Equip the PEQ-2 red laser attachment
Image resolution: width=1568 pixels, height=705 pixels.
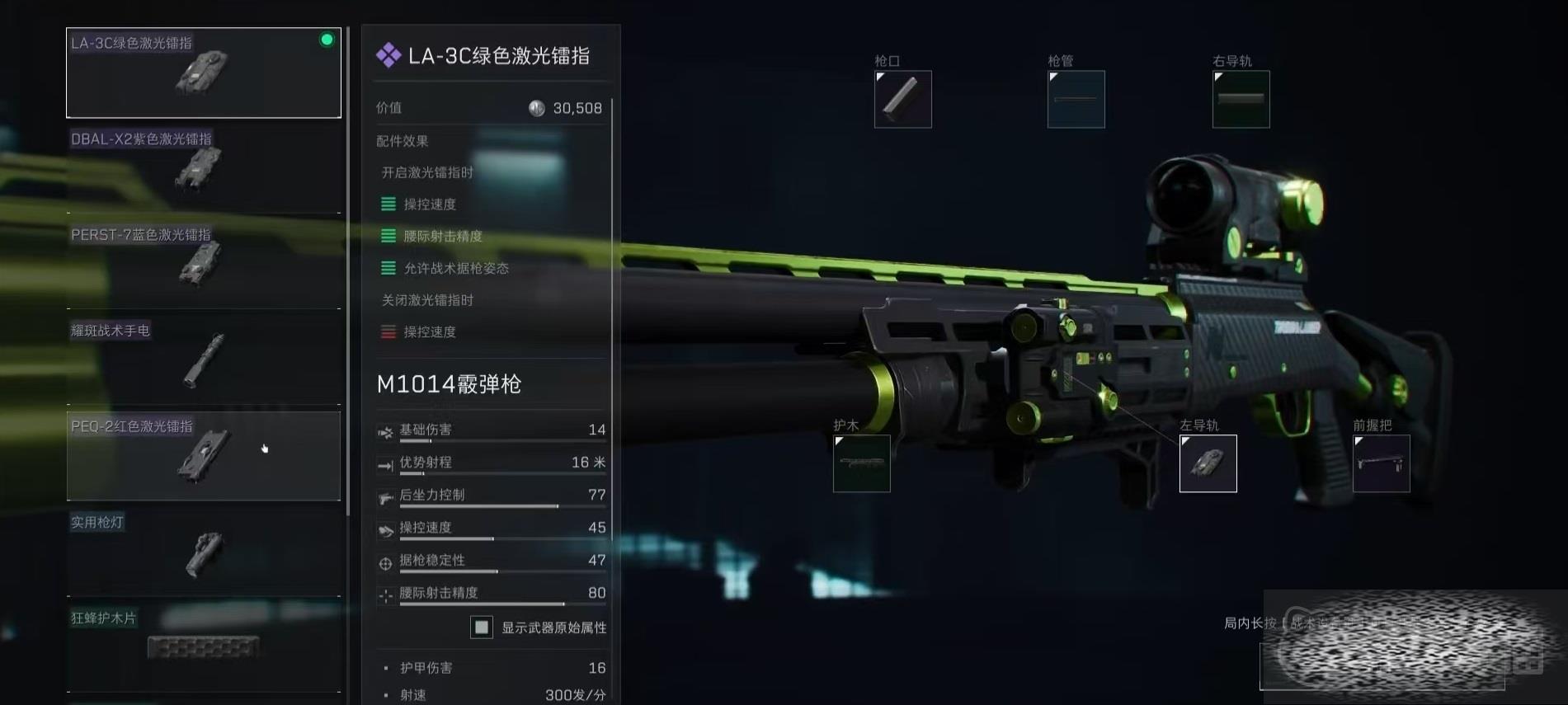203,455
